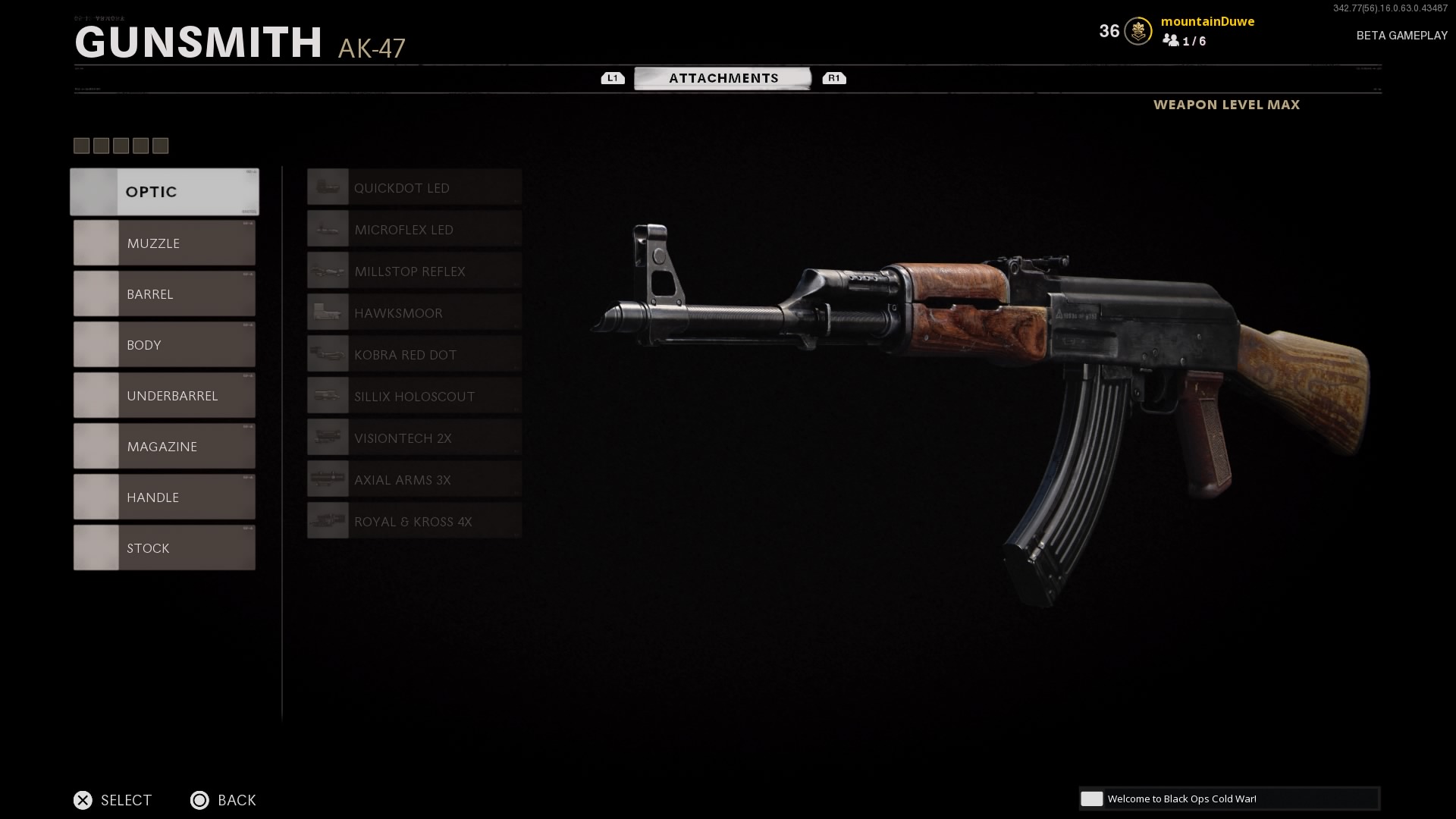Select the Underbarrel attachment category
The height and width of the screenshot is (819, 1456).
point(165,396)
